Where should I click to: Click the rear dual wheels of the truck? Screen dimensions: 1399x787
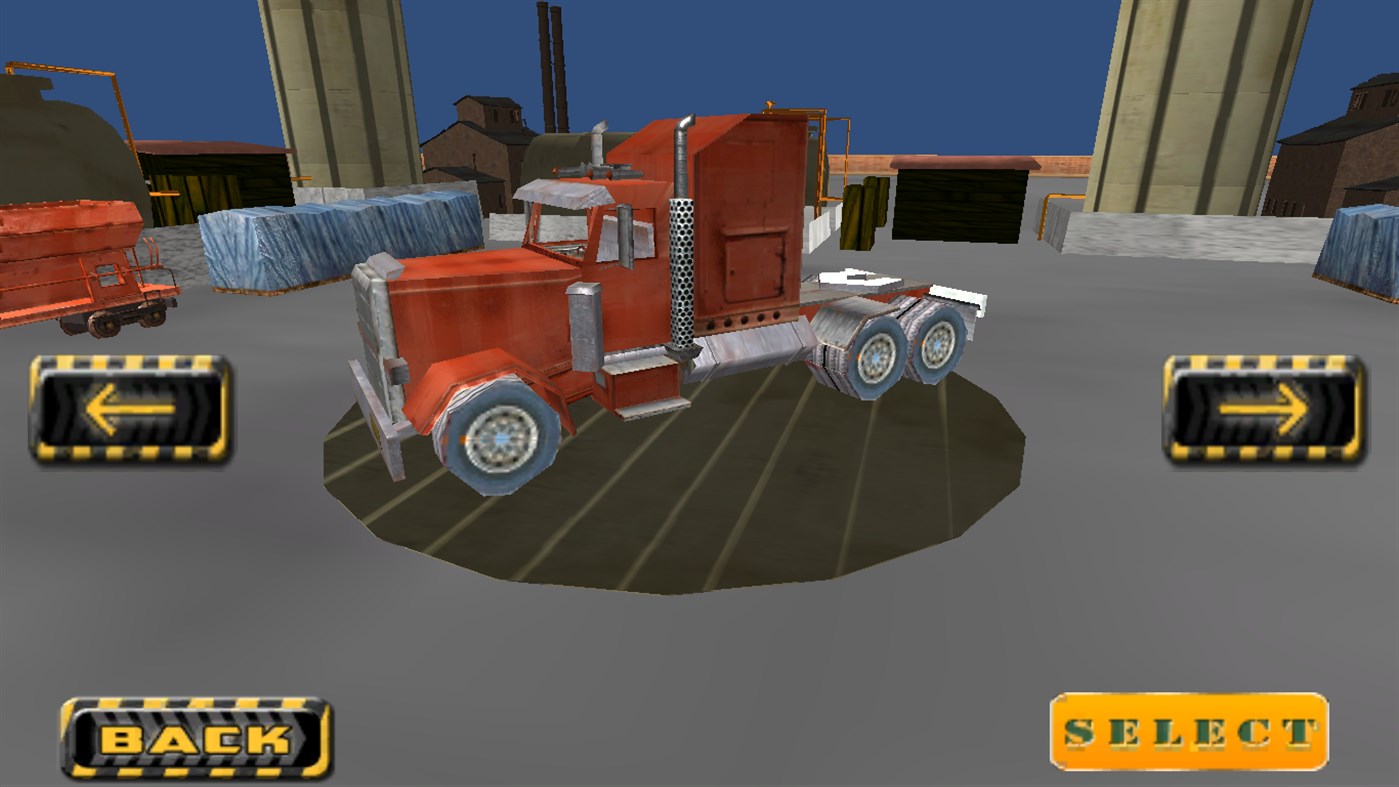pos(900,350)
